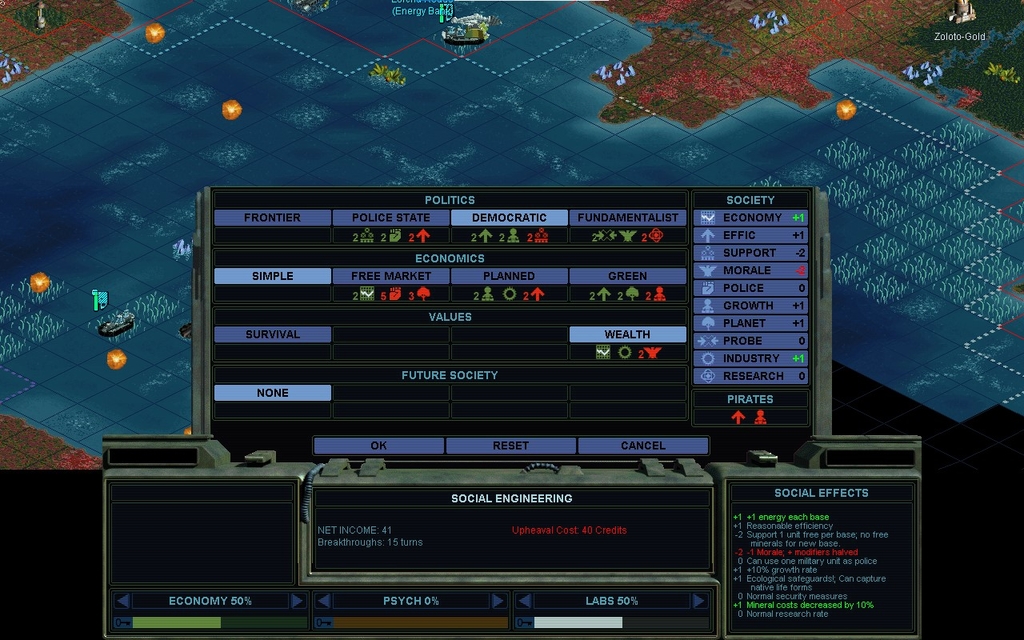Select Democratic politics

point(509,217)
